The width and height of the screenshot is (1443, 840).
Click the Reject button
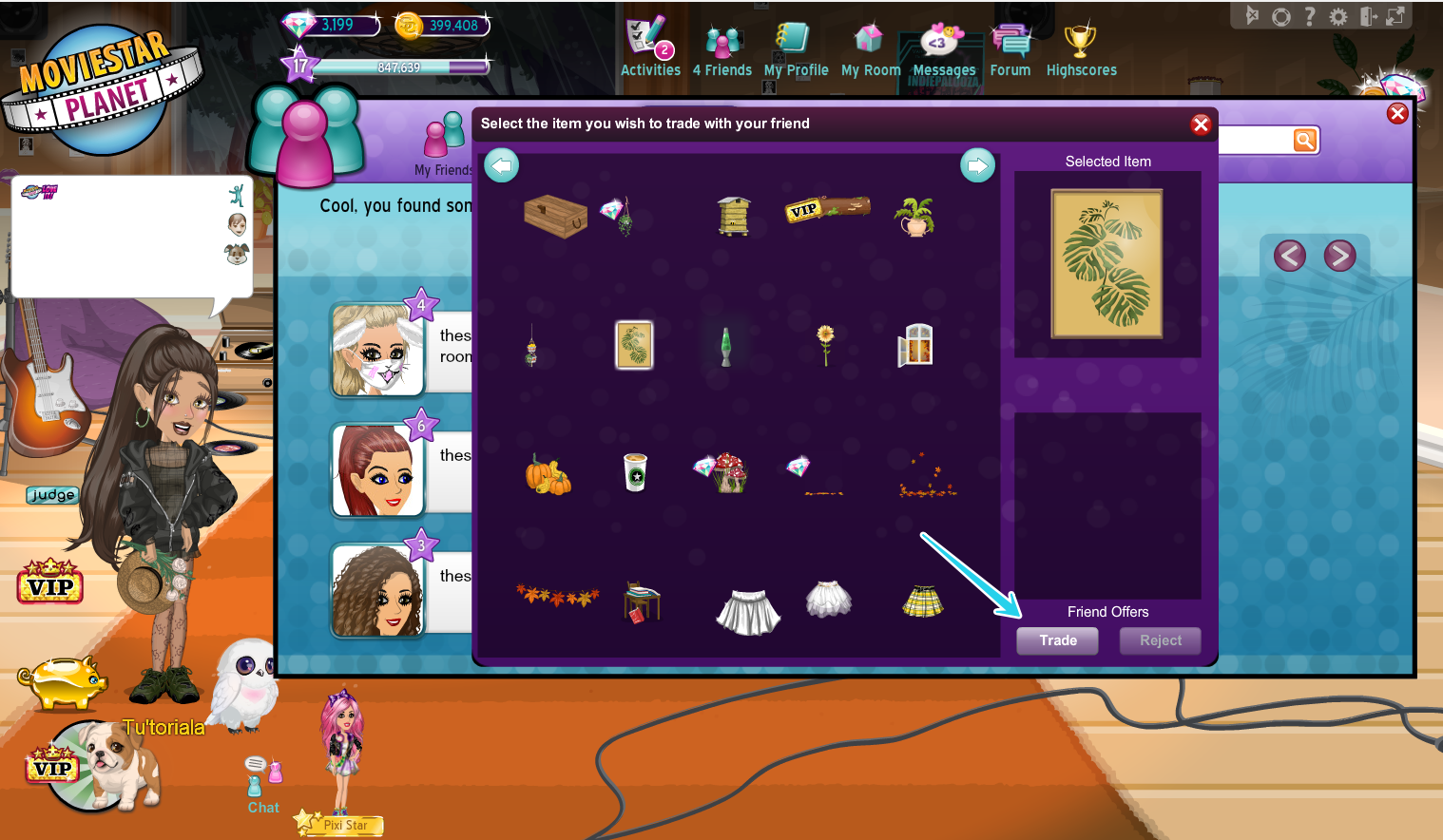(1160, 640)
